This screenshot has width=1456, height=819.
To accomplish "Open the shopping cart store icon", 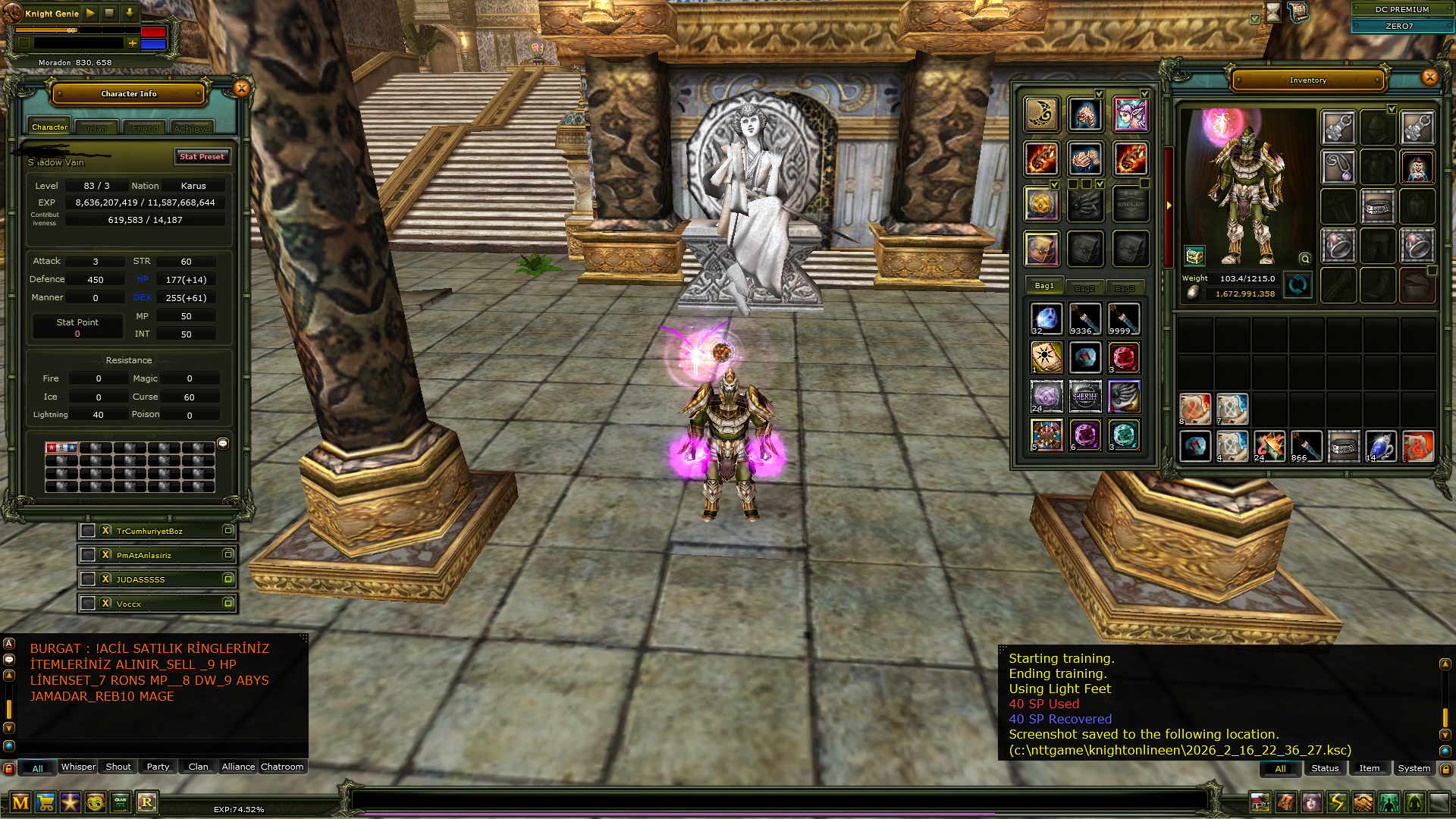I will (x=45, y=802).
